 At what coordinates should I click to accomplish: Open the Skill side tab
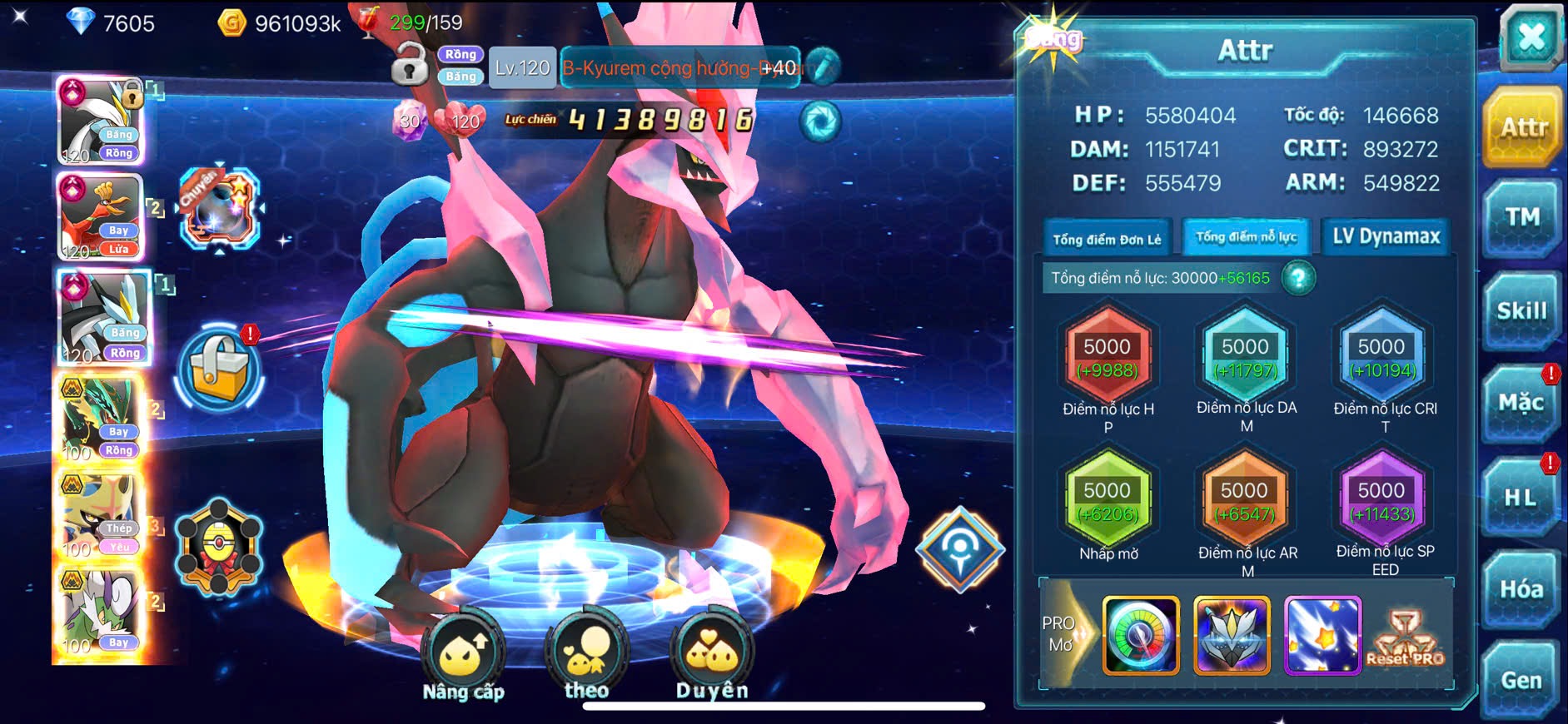click(x=1521, y=311)
